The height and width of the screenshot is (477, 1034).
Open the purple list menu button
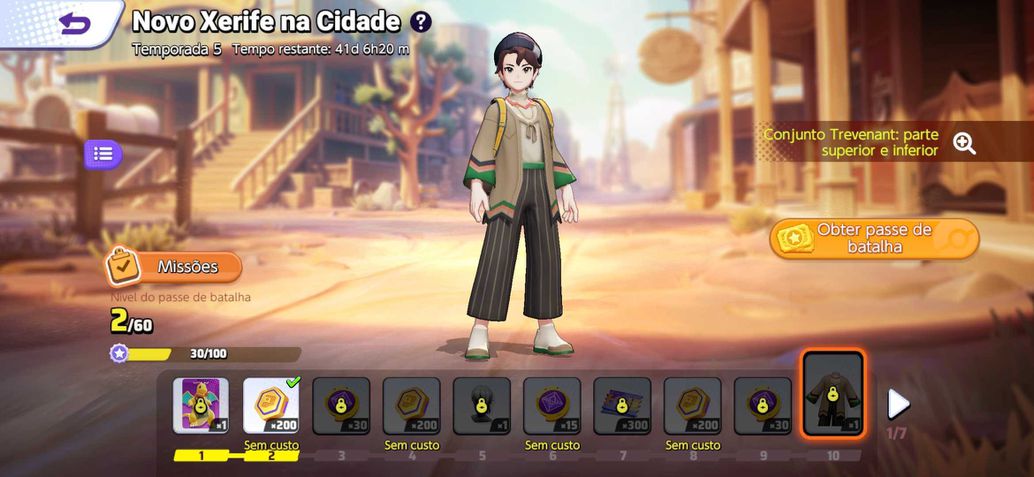(x=103, y=153)
